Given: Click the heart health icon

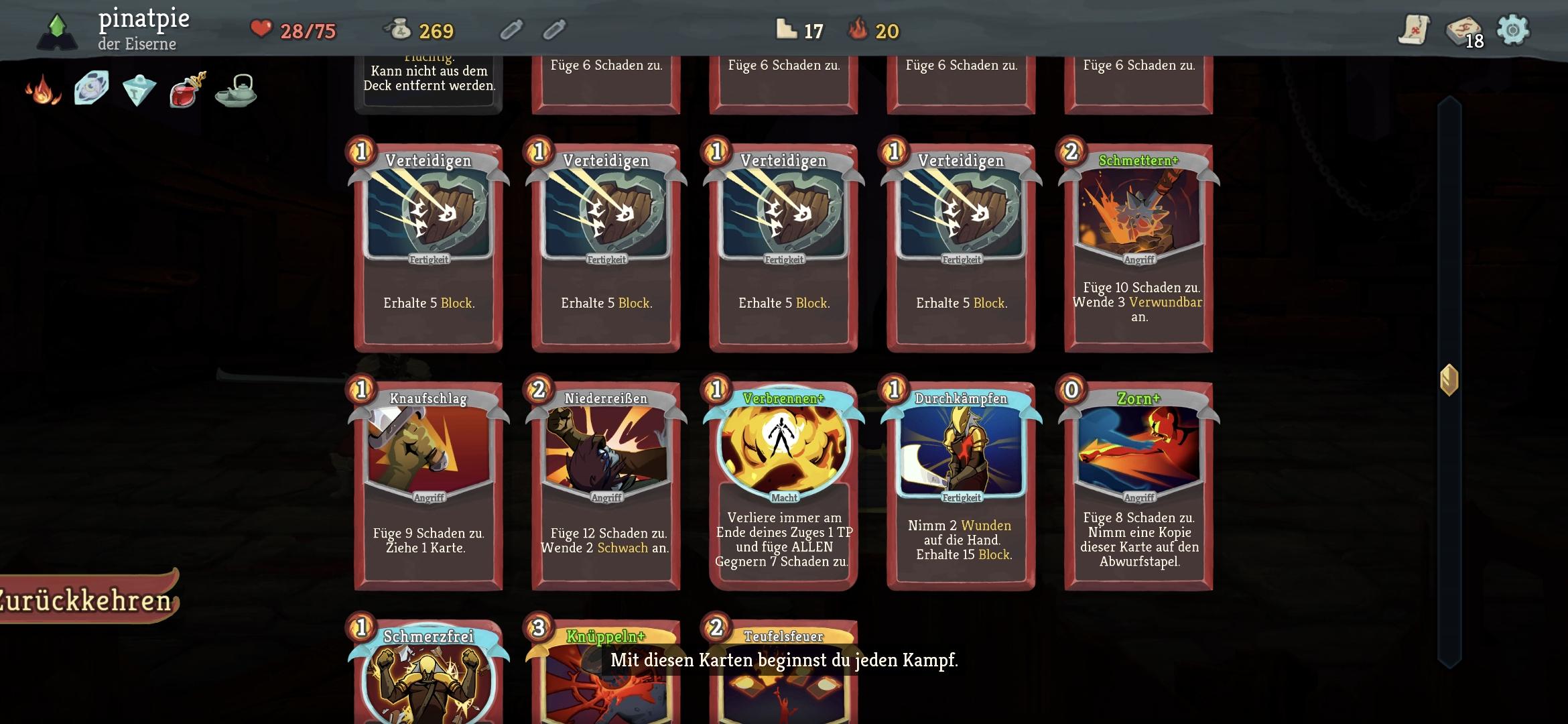Looking at the screenshot, I should pos(261,29).
